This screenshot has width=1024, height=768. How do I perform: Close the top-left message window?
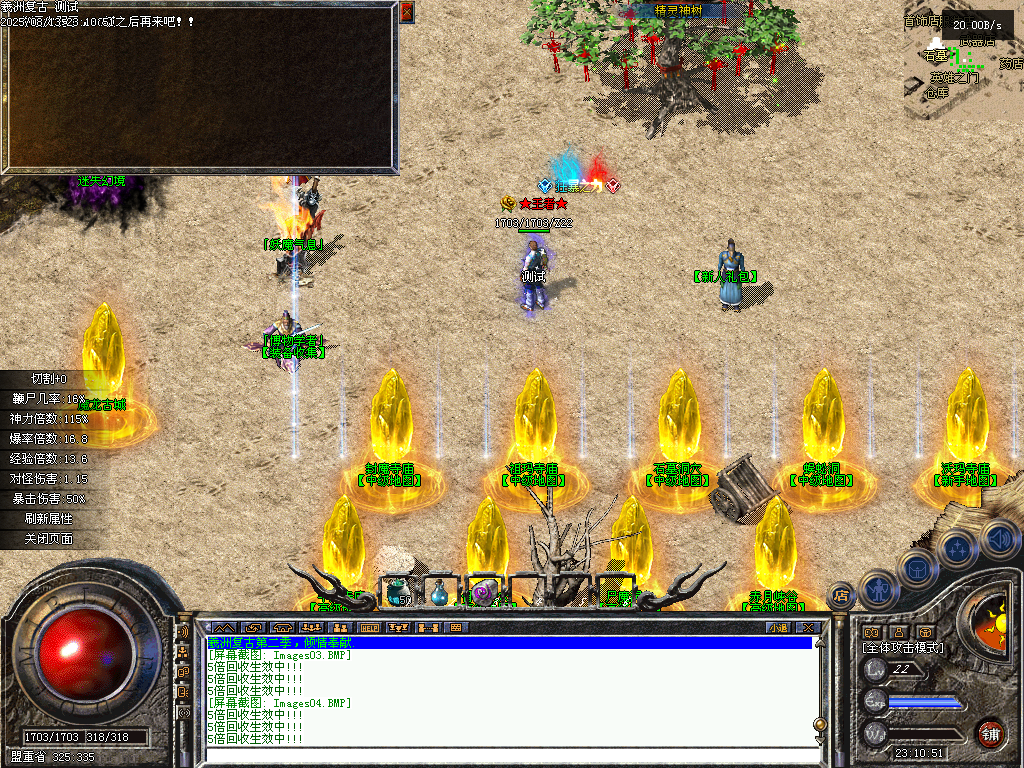point(406,12)
